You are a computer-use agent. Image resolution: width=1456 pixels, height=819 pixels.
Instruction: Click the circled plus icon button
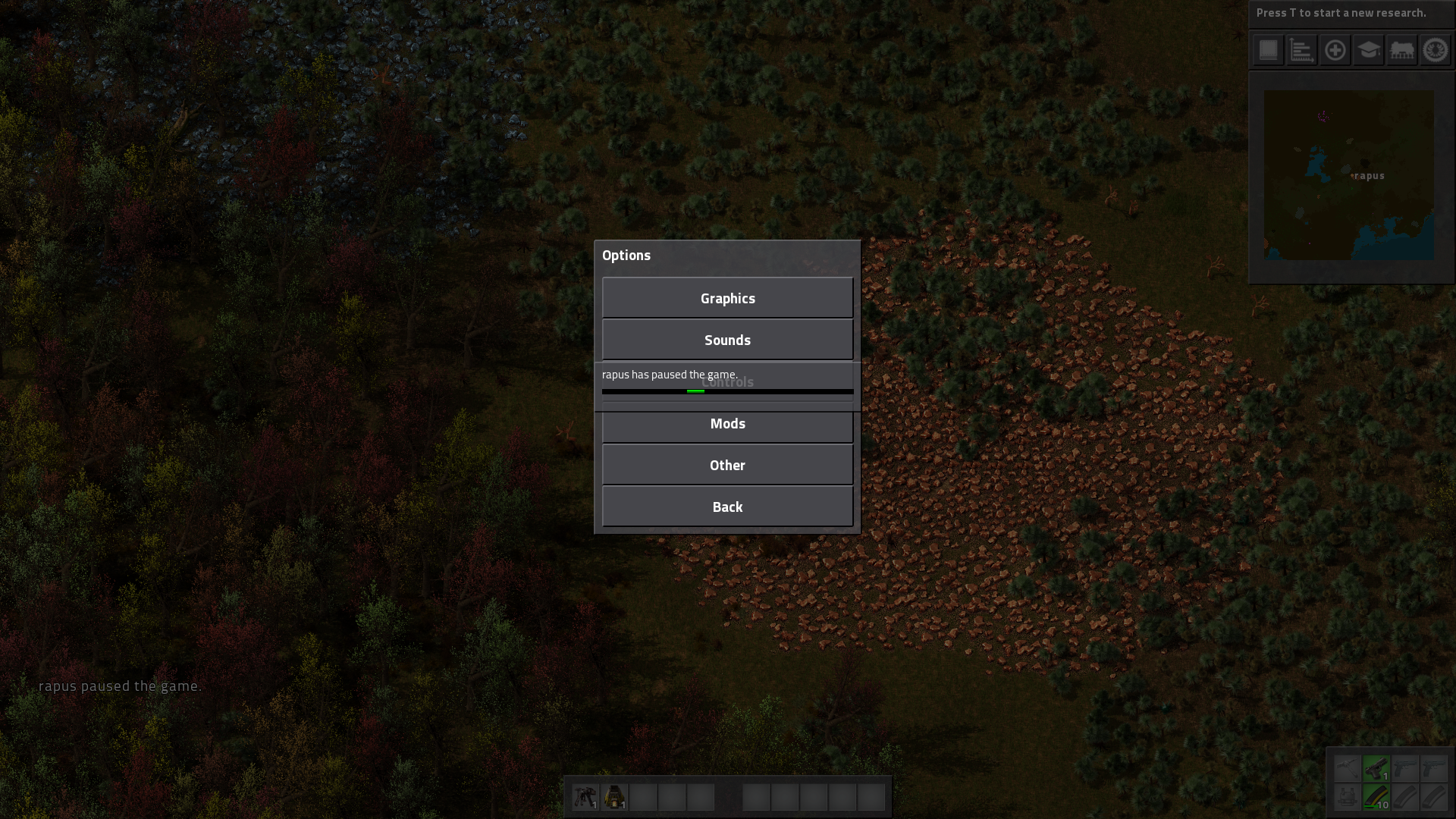point(1335,51)
